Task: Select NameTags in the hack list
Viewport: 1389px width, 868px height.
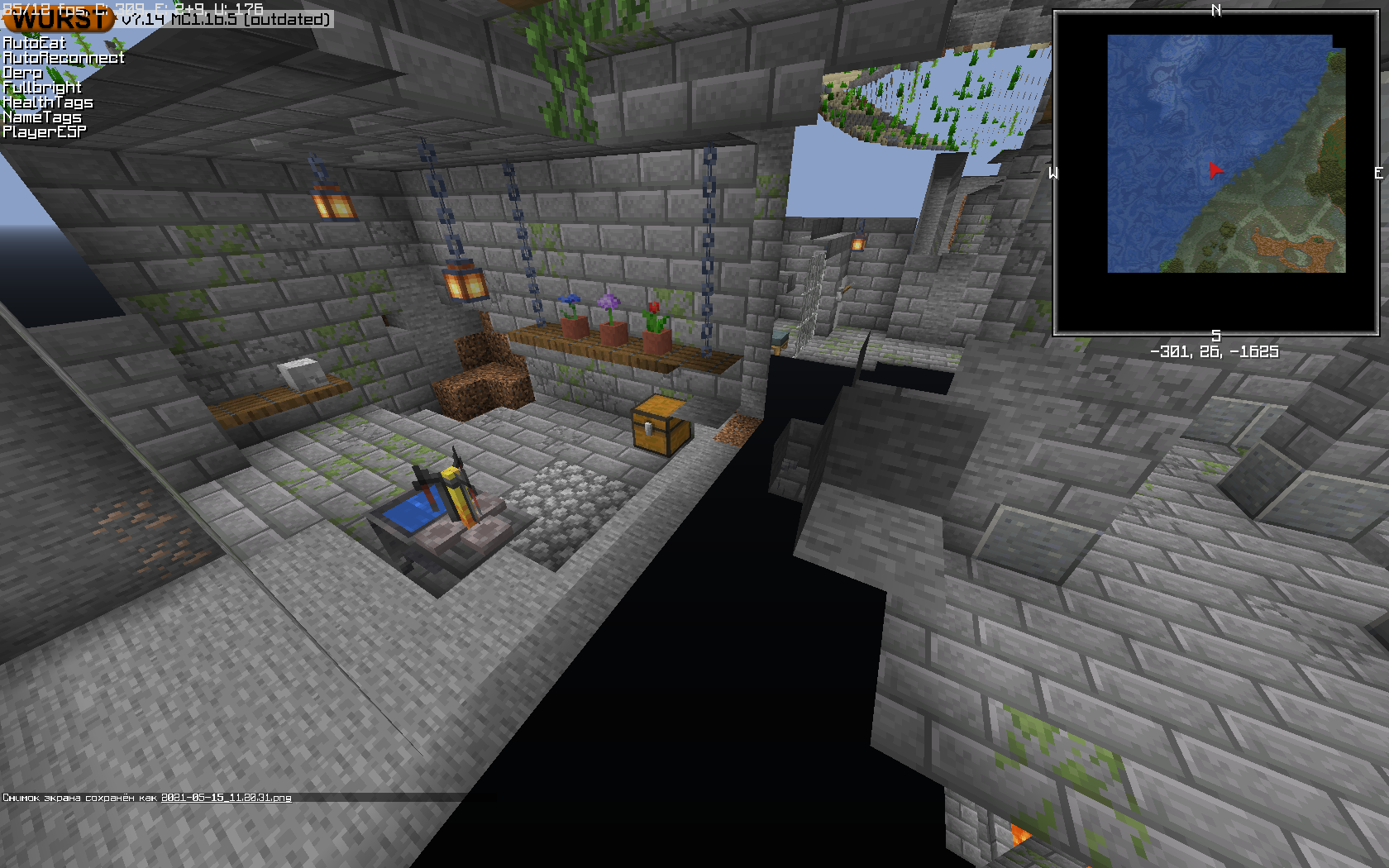Action: click(x=41, y=117)
